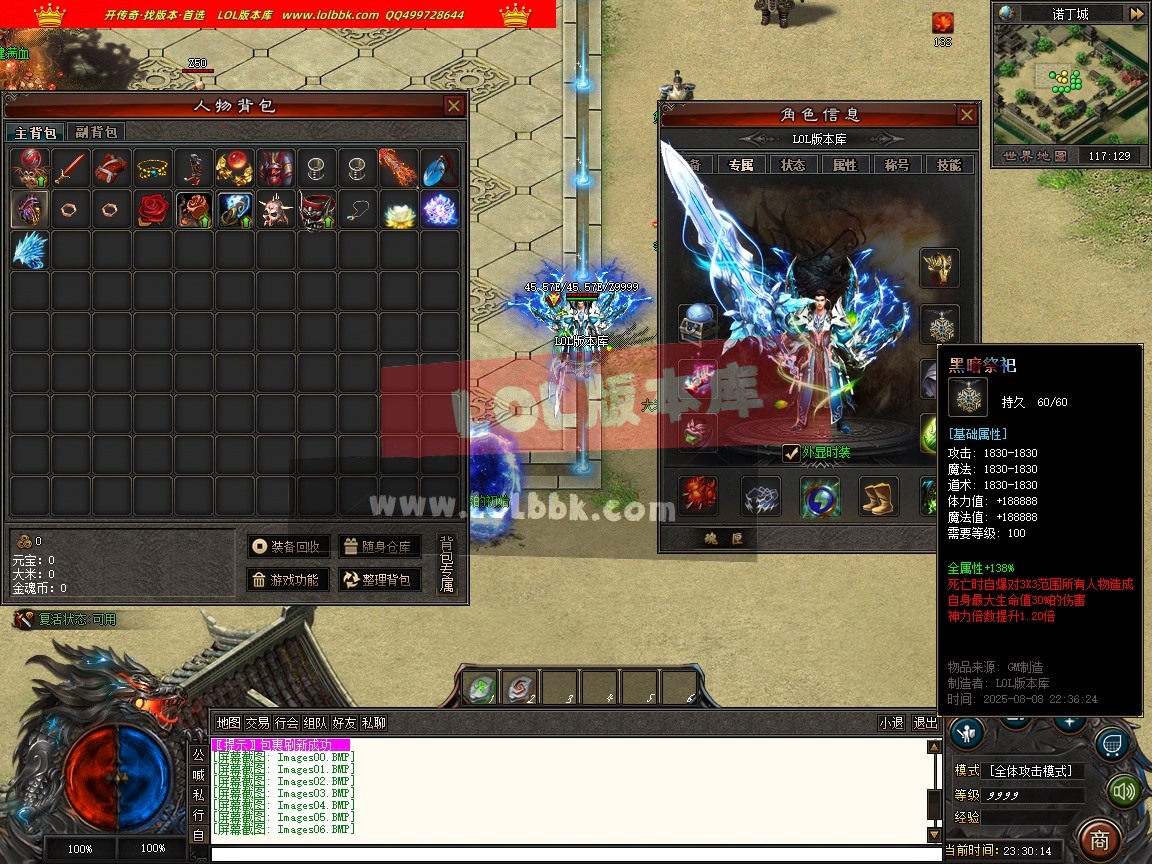Toggle the 外显时装 checkbox
This screenshot has width=1152, height=864.
coord(791,453)
